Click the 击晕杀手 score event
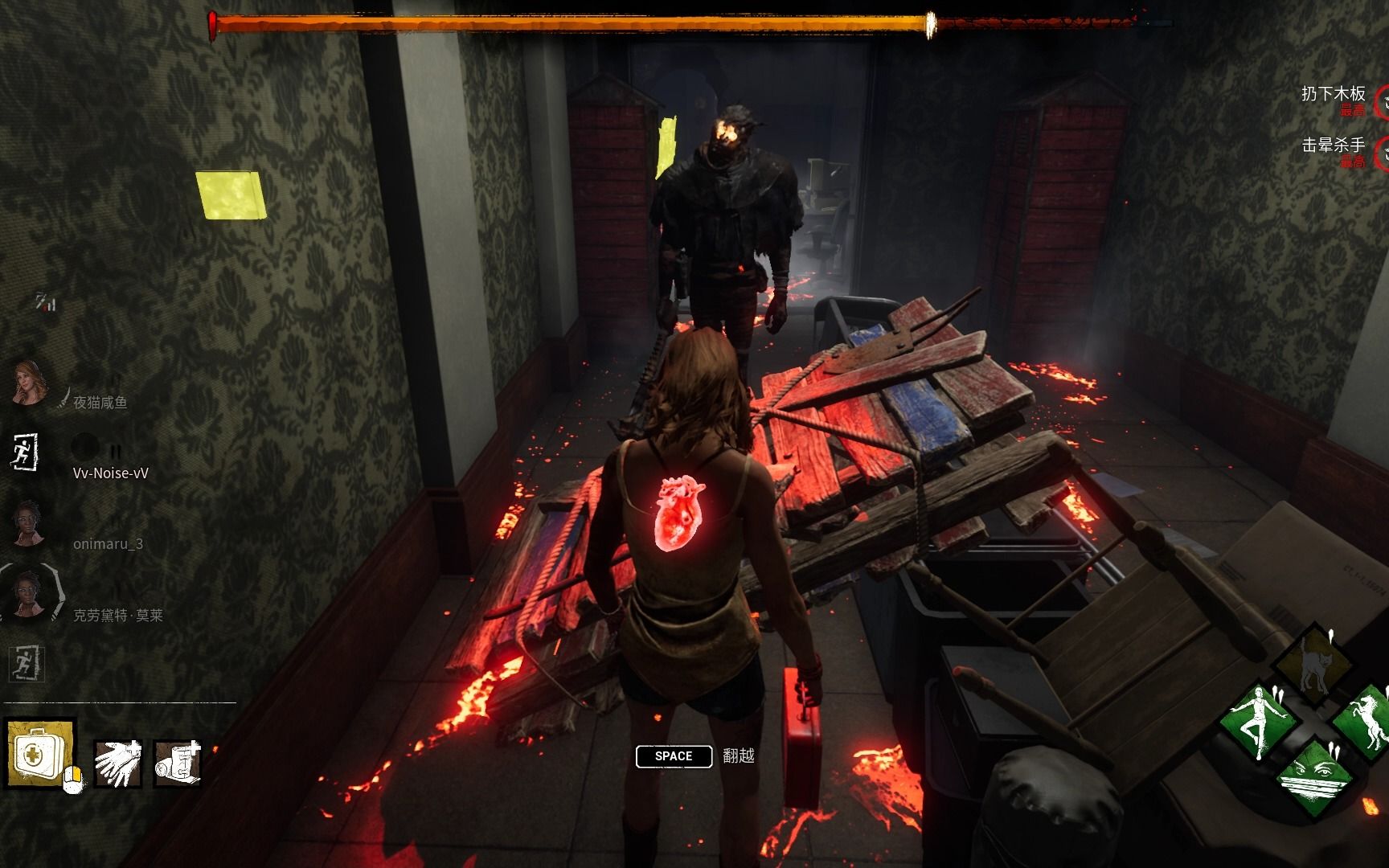 click(1333, 146)
